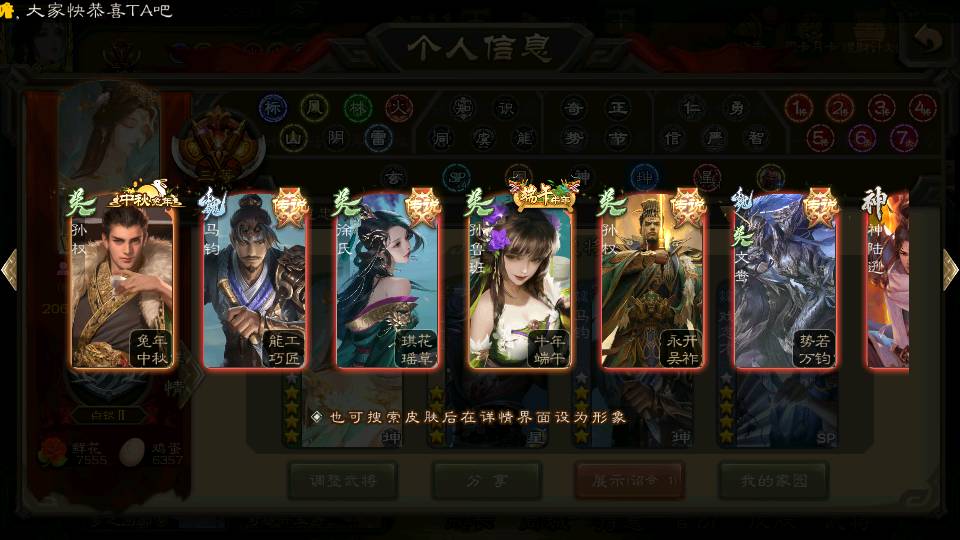Select Sun Luban's 牛年端午 skin card

click(x=520, y=282)
